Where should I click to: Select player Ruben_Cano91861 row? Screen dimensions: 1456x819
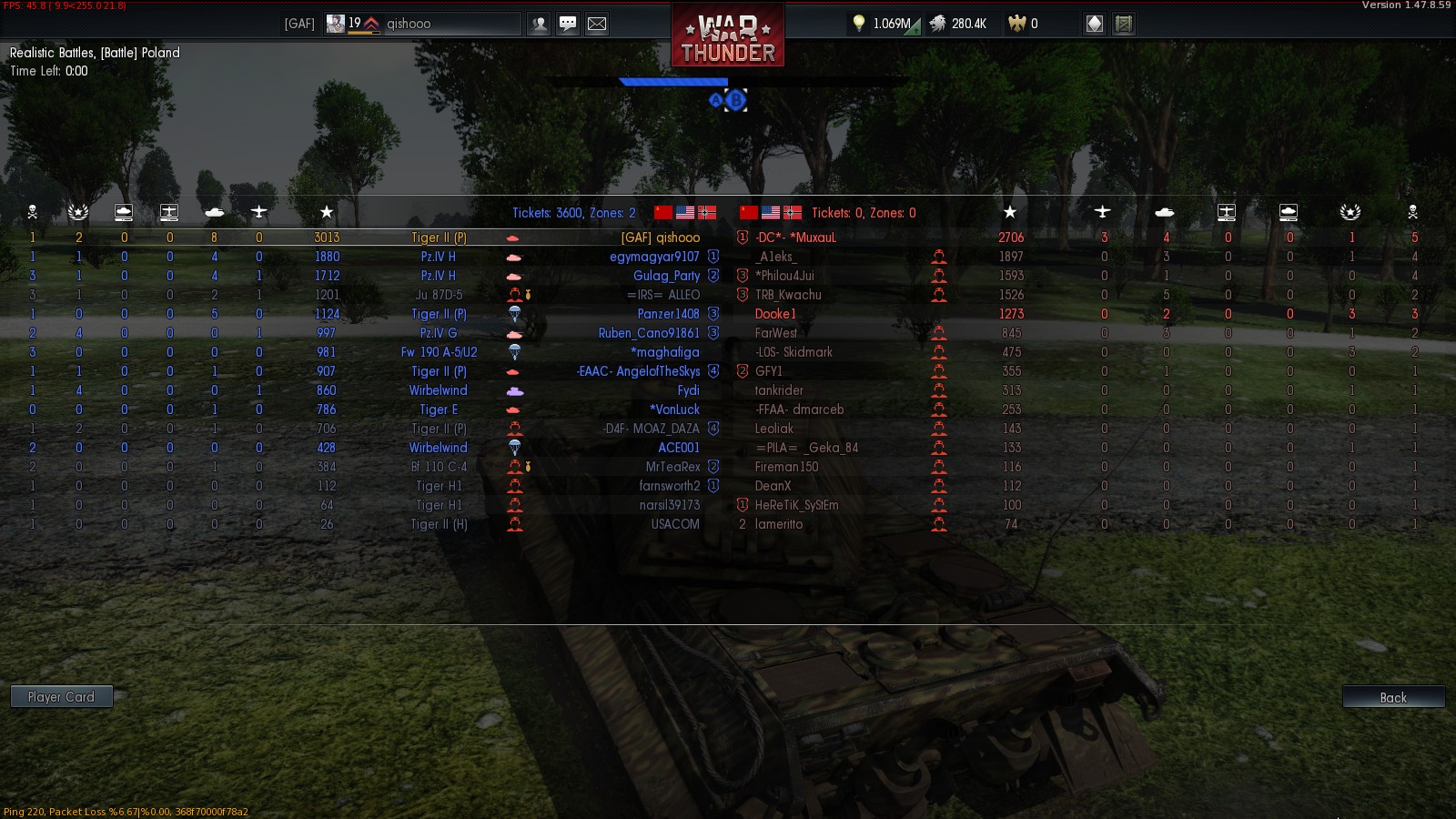click(649, 333)
